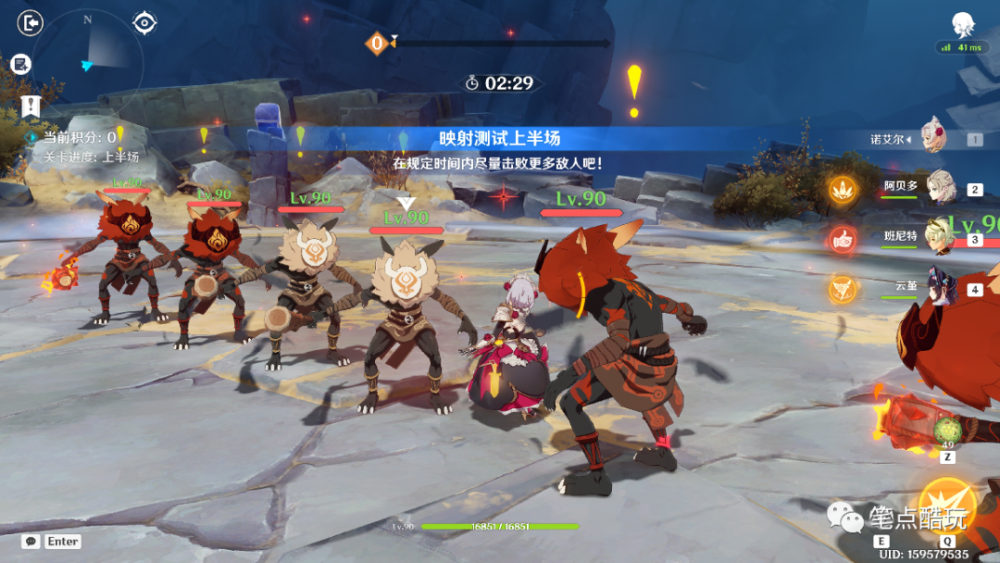
Task: Open the Paimon menu icon
Action: pyautogui.click(x=963, y=24)
